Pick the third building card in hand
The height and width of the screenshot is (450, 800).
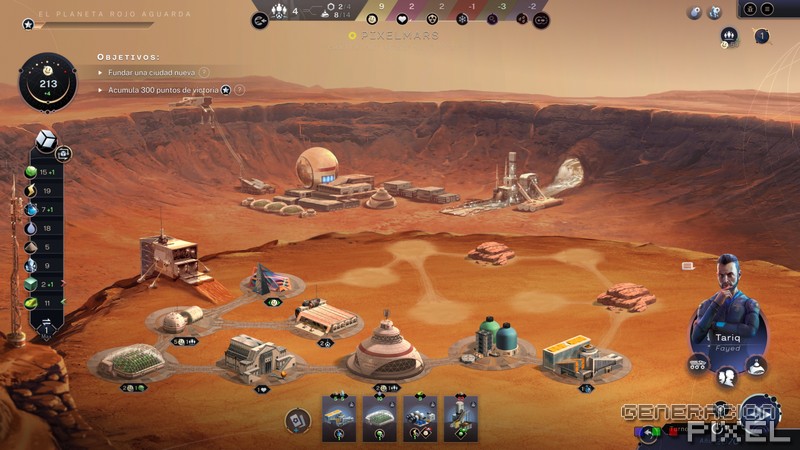420,417
